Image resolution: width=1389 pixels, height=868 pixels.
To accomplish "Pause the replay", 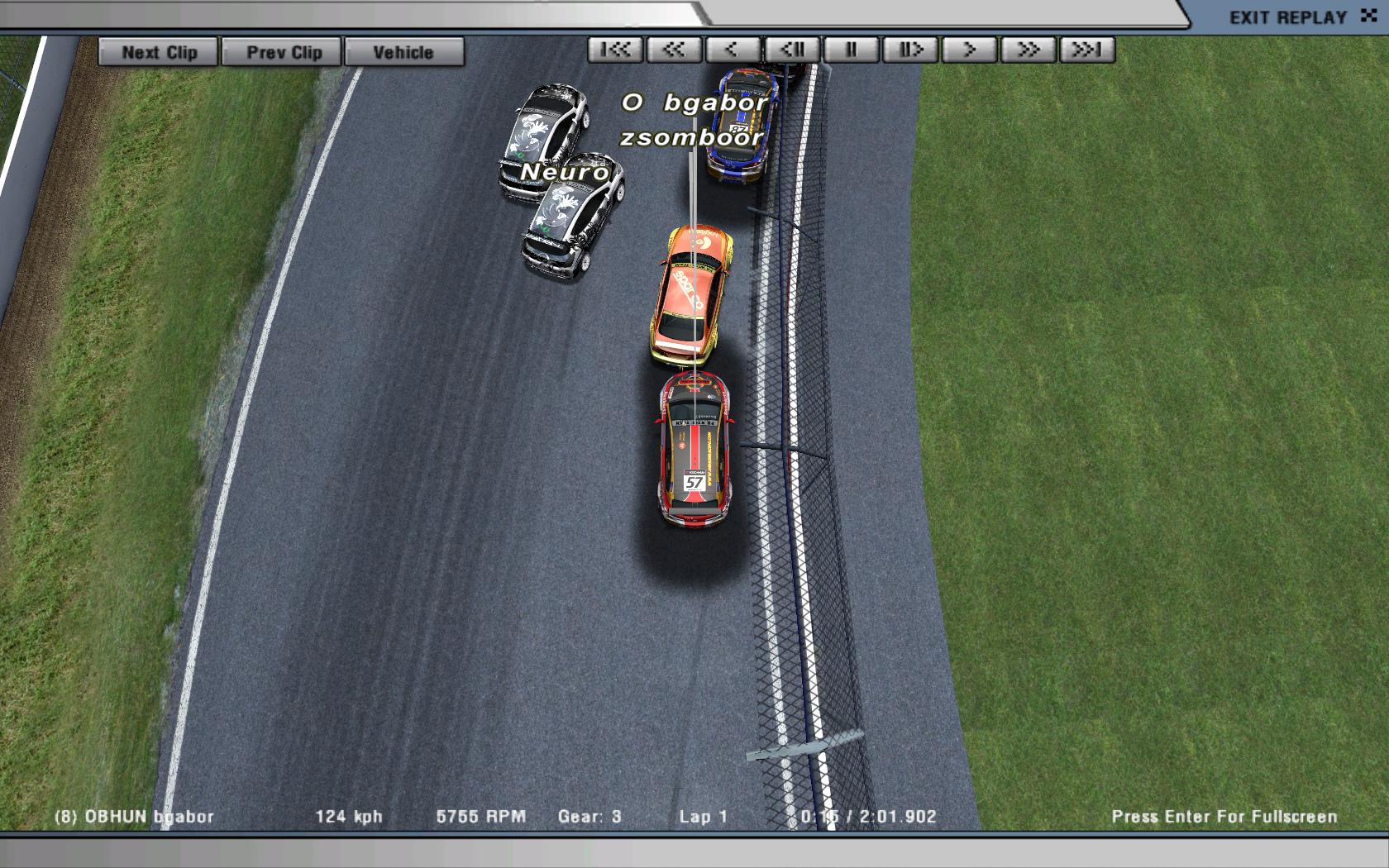I will [851, 50].
